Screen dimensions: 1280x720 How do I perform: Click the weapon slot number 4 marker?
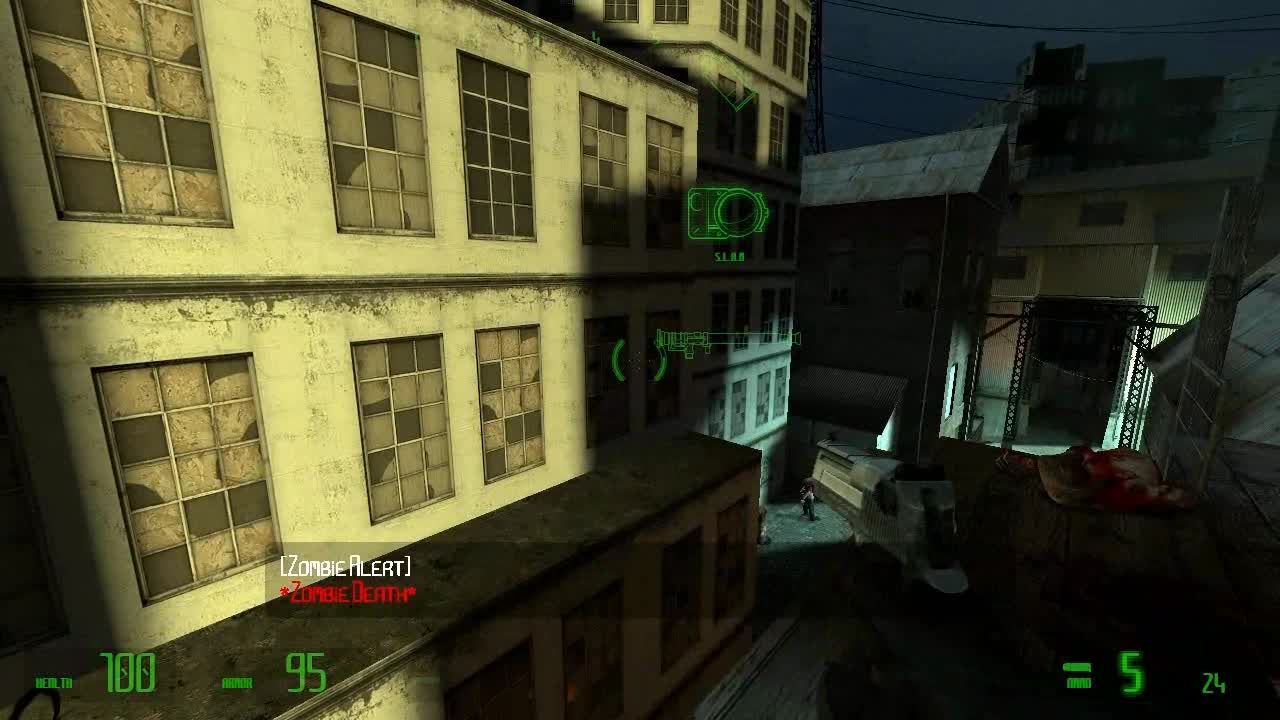[x=597, y=36]
